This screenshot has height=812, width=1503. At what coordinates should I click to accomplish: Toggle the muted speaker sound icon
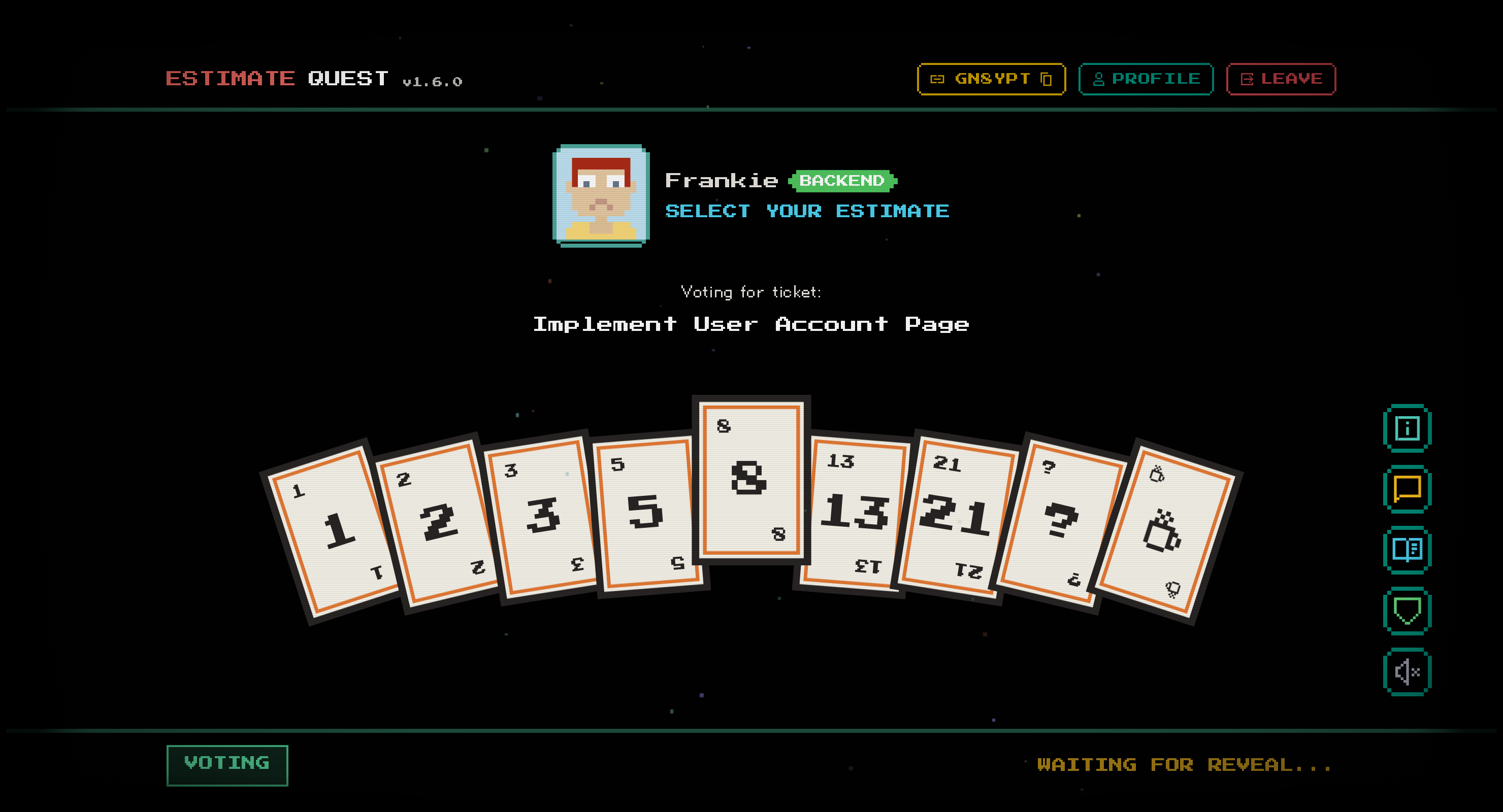pyautogui.click(x=1407, y=672)
